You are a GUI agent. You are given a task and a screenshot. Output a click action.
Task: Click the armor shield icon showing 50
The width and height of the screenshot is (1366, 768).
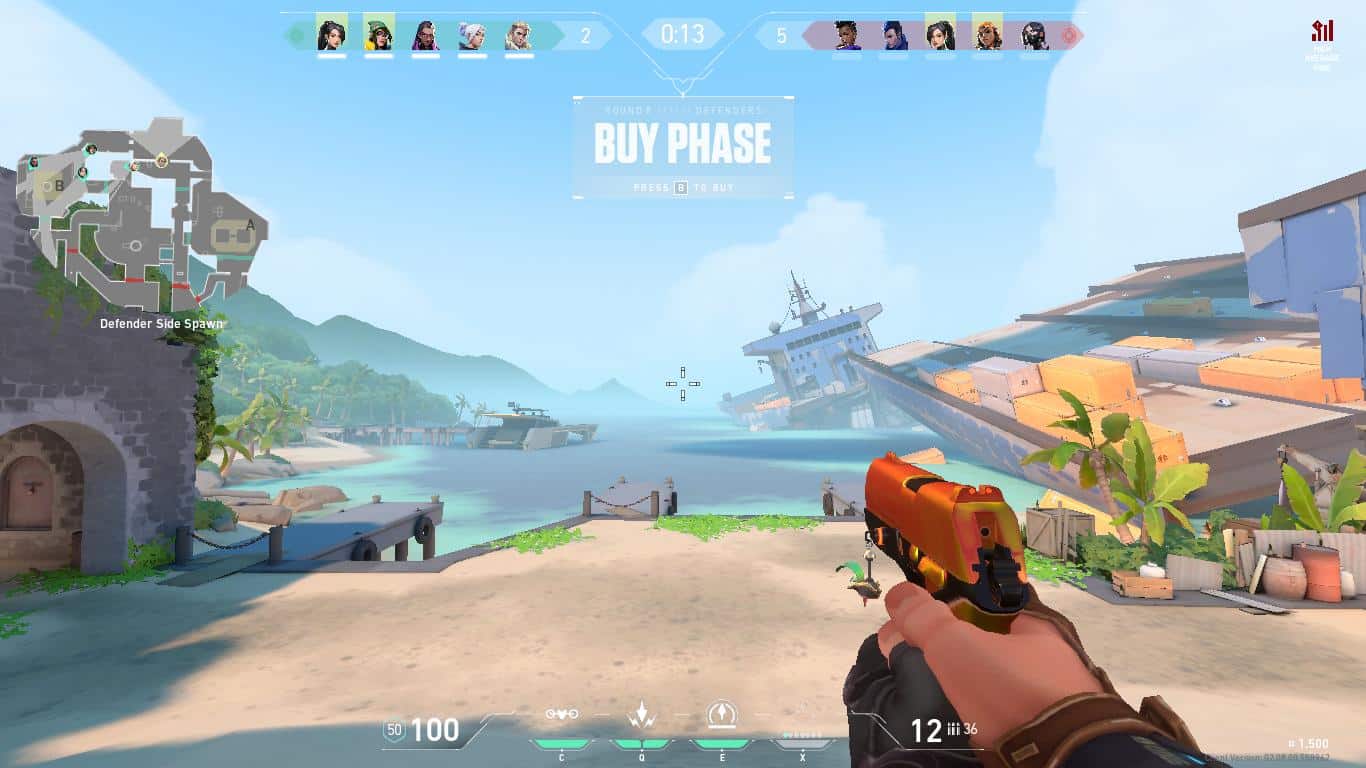point(395,731)
